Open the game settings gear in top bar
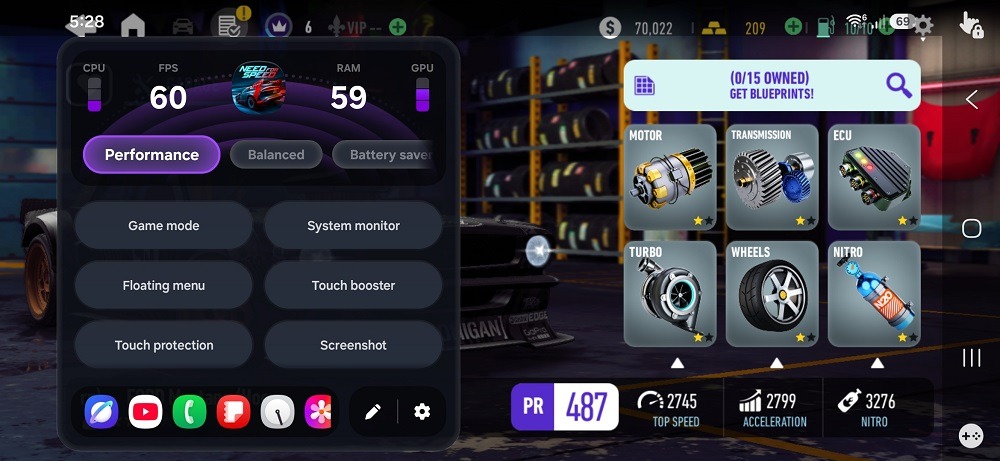Image resolution: width=1000 pixels, height=461 pixels. (923, 26)
